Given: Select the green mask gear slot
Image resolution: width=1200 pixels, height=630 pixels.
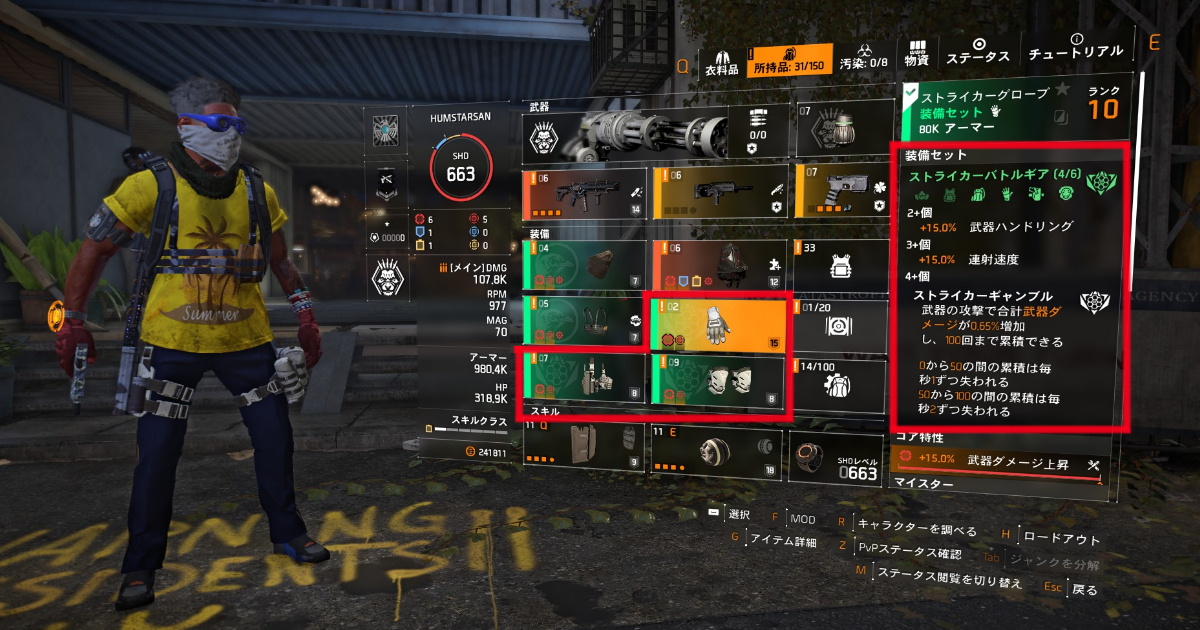Looking at the screenshot, I should (x=583, y=265).
